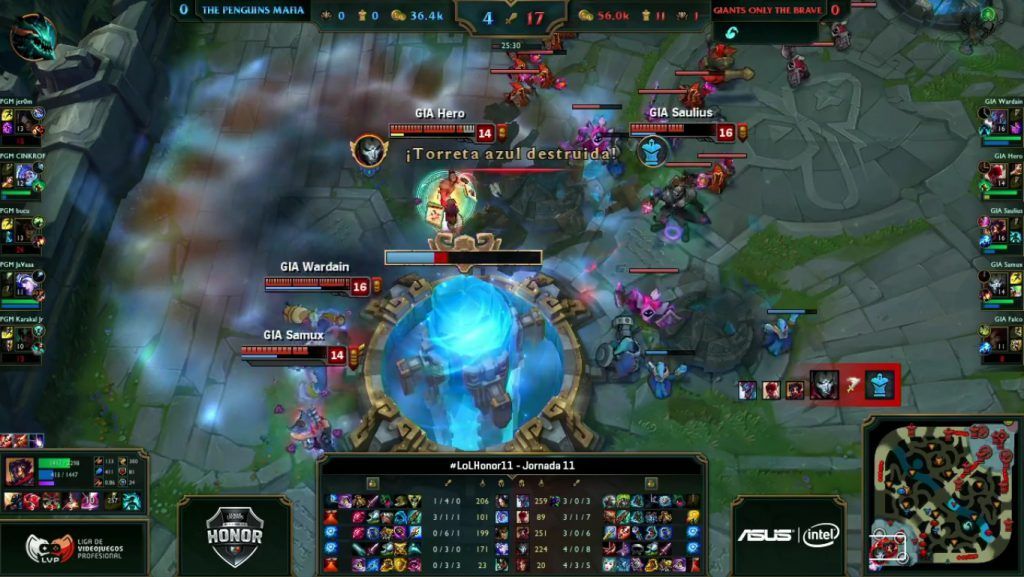Click the #LoLHonor11 - Jornada 11 scoreboard header
This screenshot has height=577, width=1024.
(511, 465)
